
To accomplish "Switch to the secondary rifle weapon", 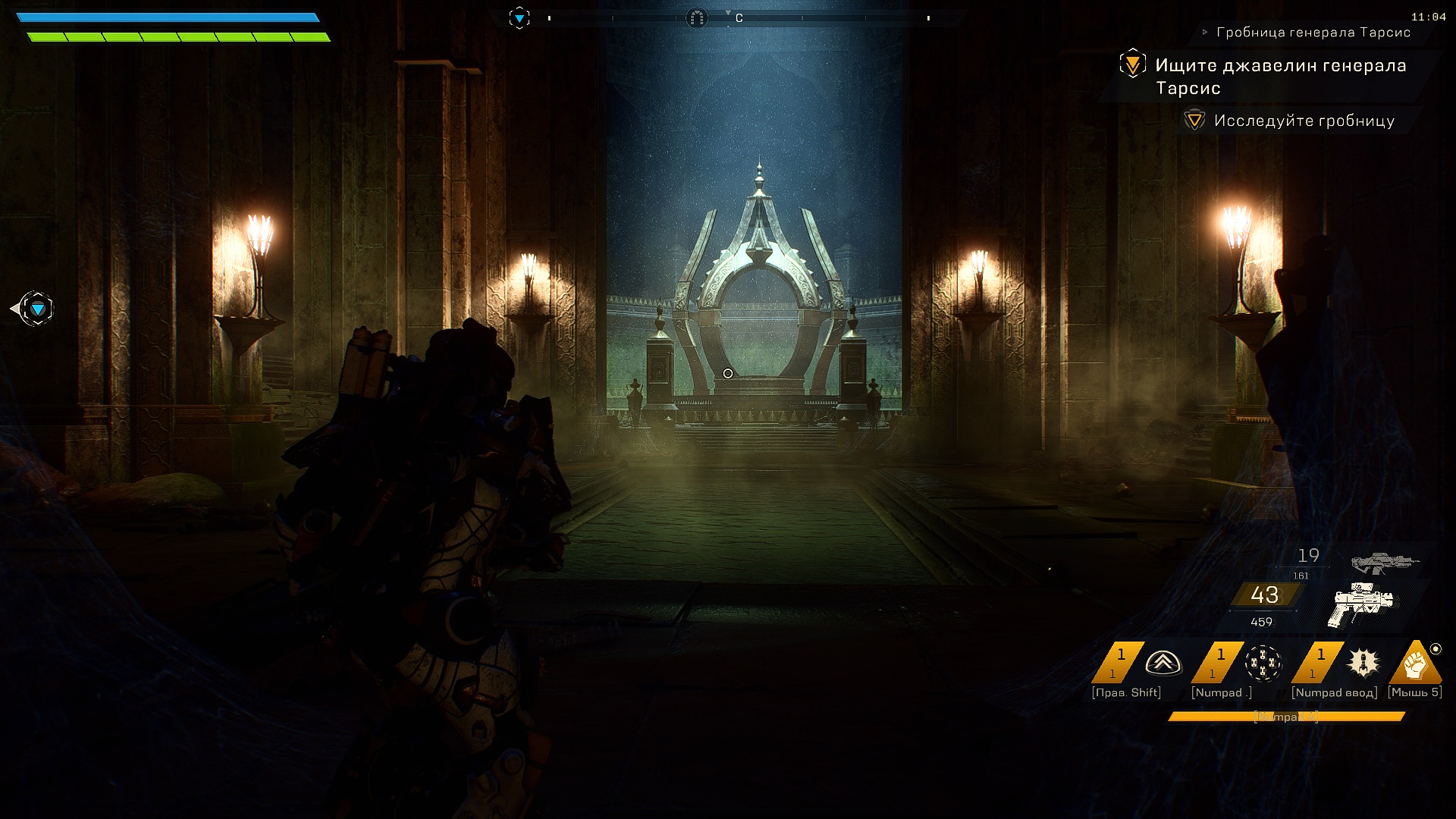I will click(x=1384, y=563).
